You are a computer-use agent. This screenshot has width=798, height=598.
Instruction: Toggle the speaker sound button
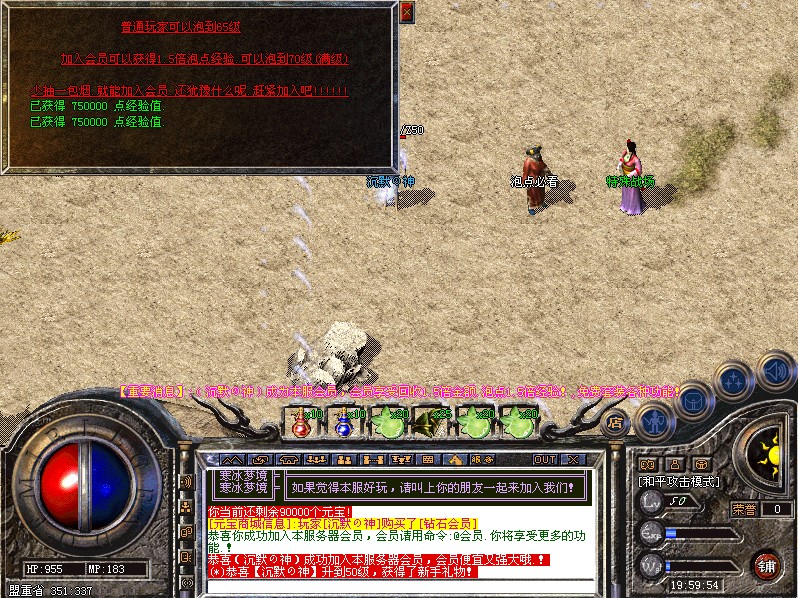(776, 371)
